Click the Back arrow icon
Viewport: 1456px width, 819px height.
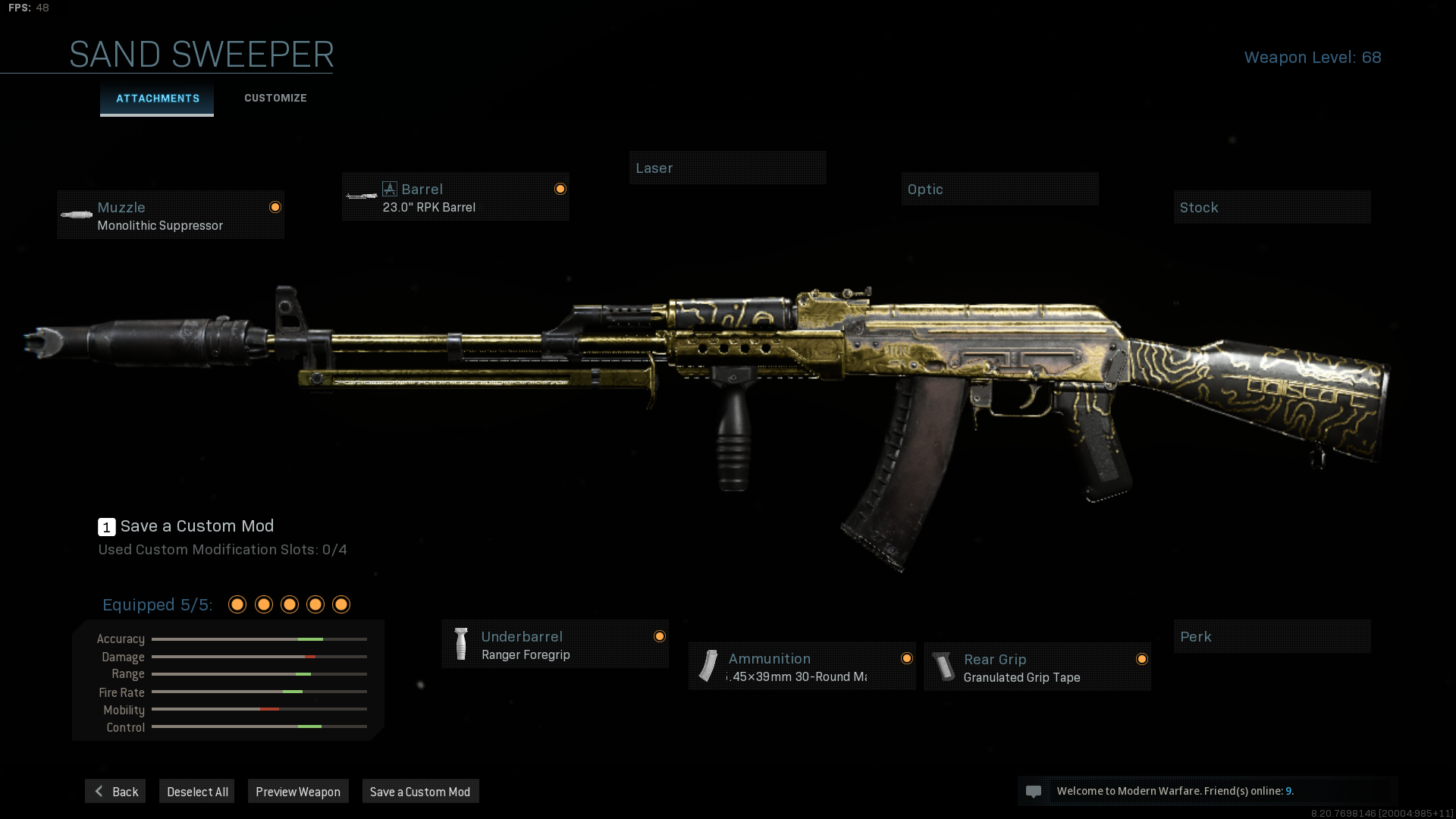99,791
